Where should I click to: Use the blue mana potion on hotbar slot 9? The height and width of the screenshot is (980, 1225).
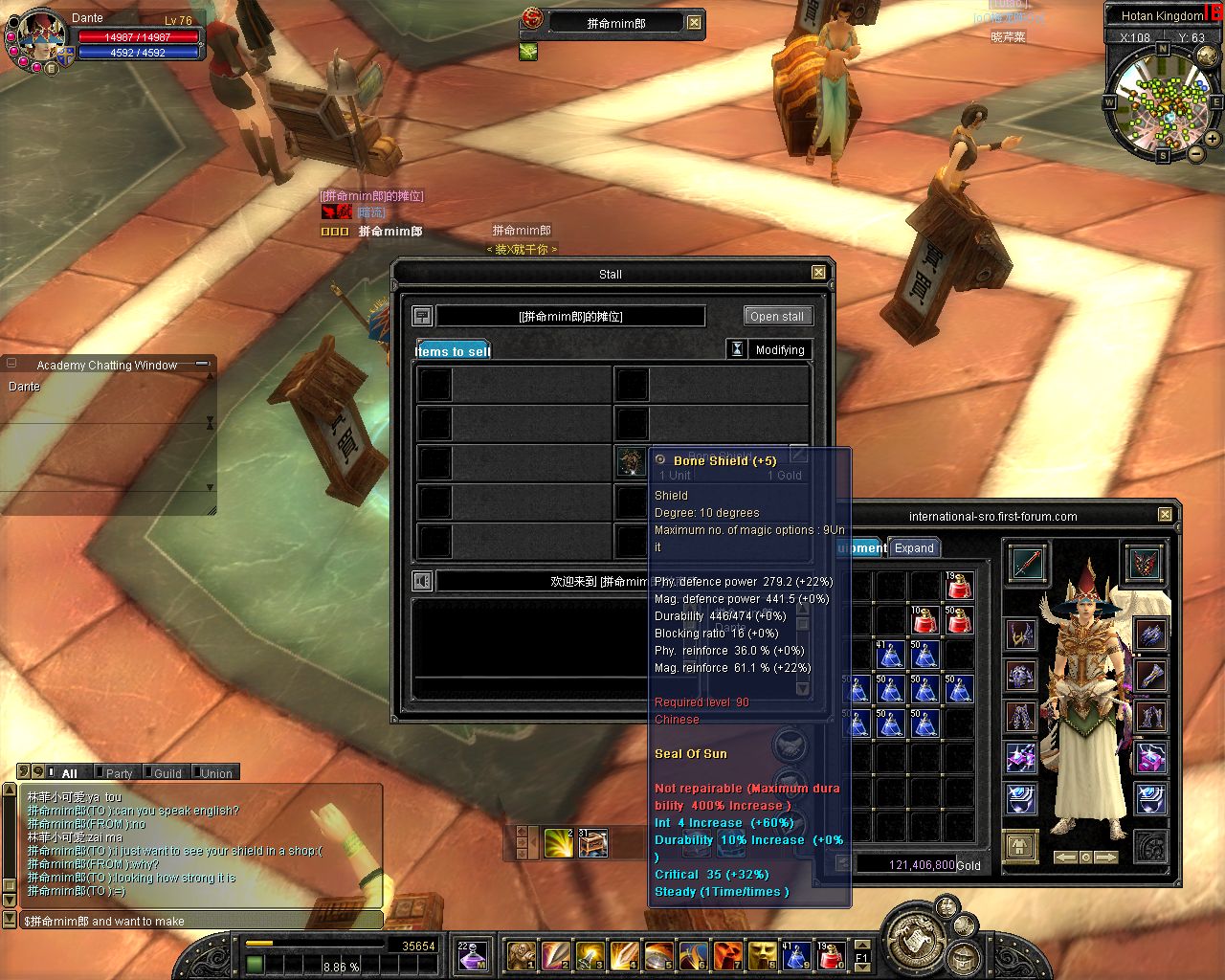(x=794, y=954)
